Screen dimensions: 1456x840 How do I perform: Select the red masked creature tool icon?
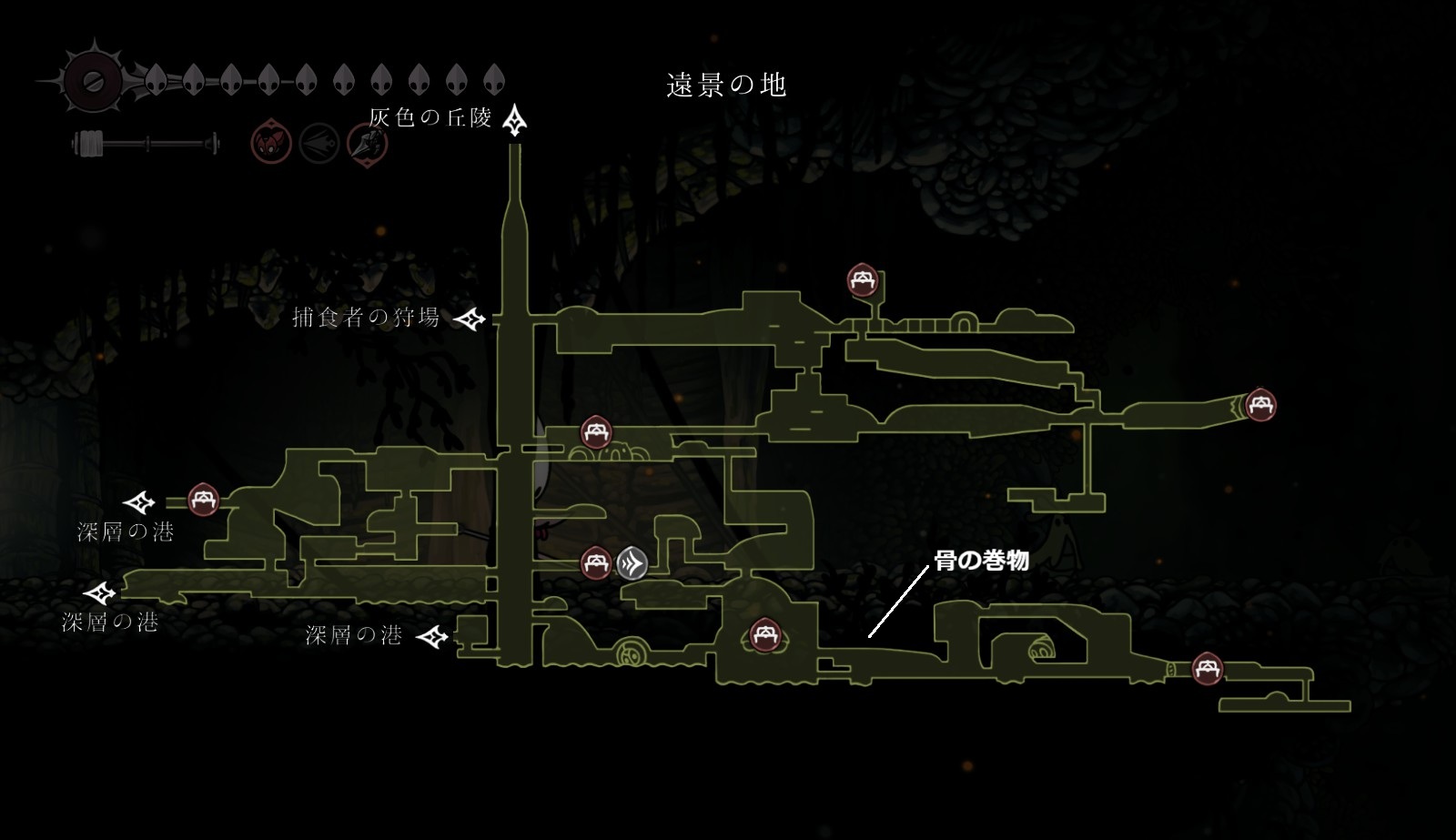pos(271,144)
